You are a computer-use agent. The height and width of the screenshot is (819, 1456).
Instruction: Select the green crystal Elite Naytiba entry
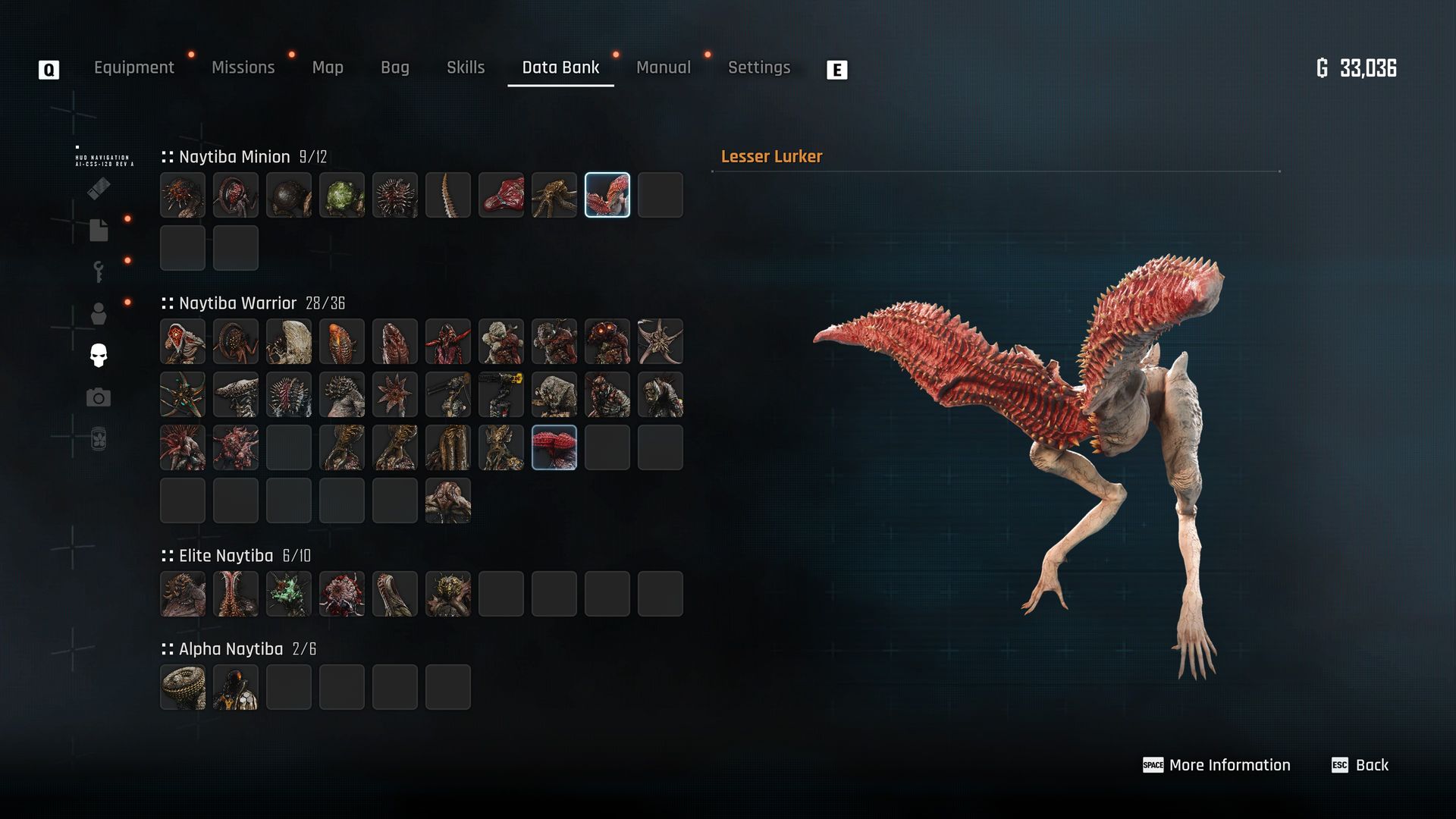tap(289, 594)
